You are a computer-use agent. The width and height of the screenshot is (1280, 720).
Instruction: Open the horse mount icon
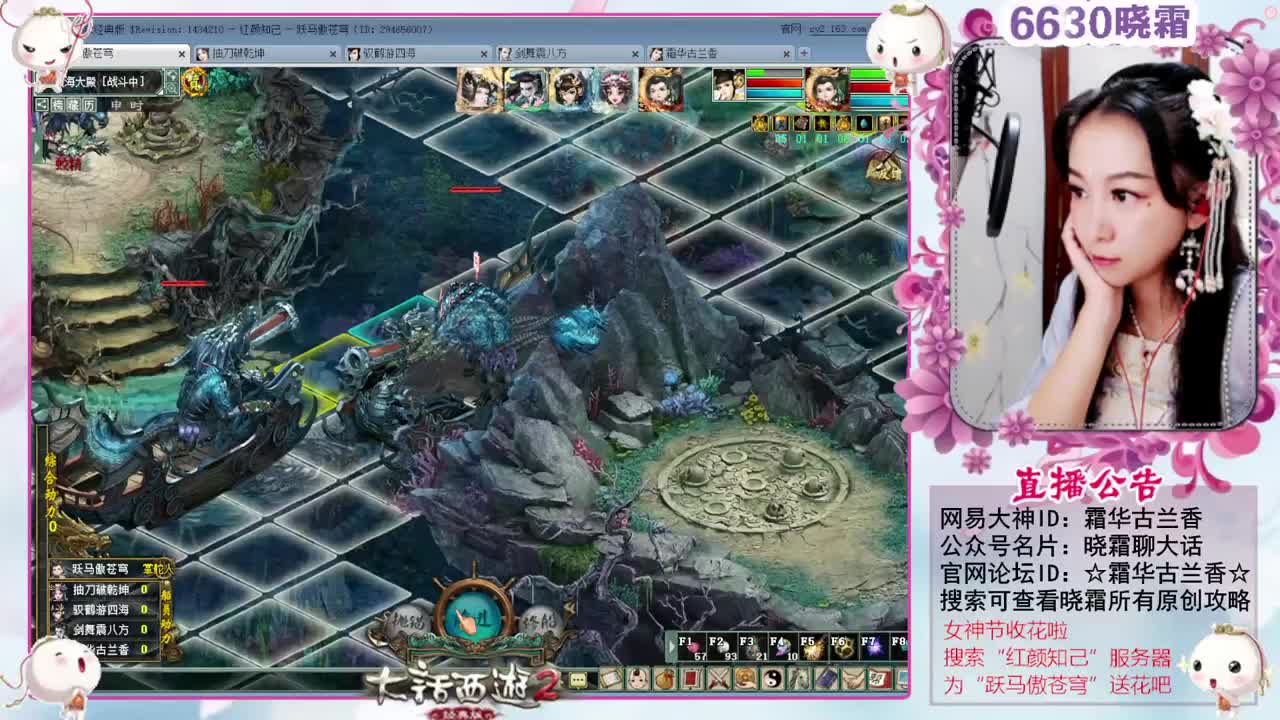coord(799,681)
